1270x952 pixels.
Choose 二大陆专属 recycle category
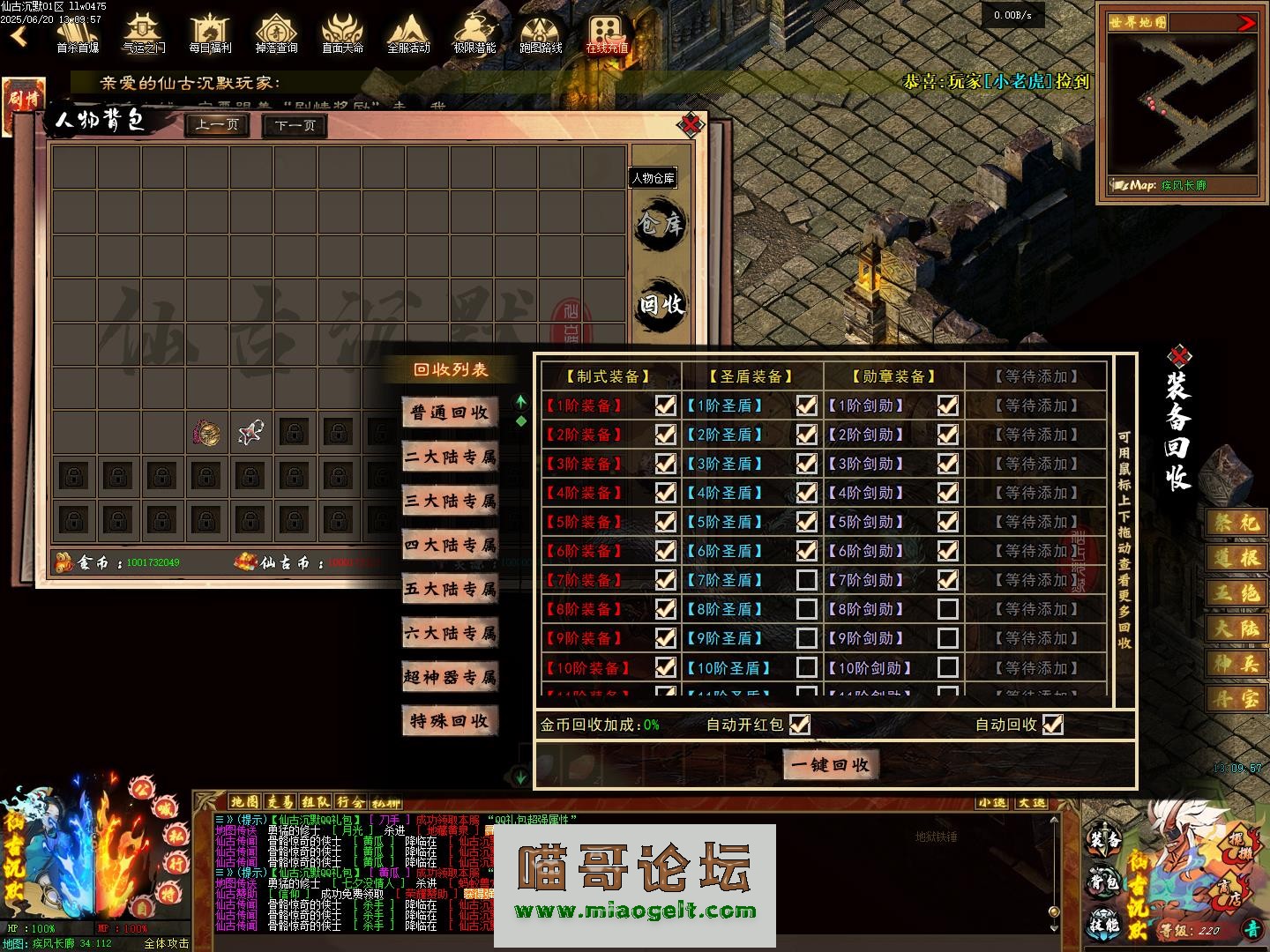(450, 457)
